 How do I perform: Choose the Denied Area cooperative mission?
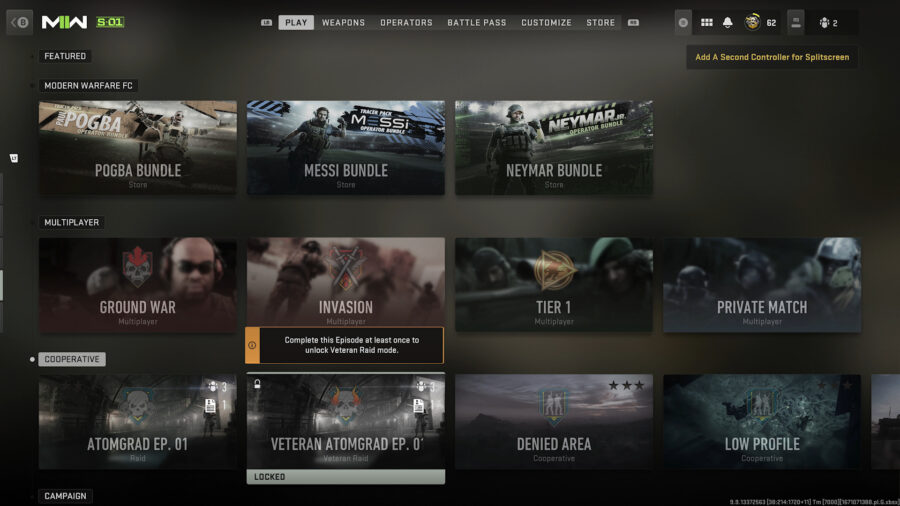point(554,422)
